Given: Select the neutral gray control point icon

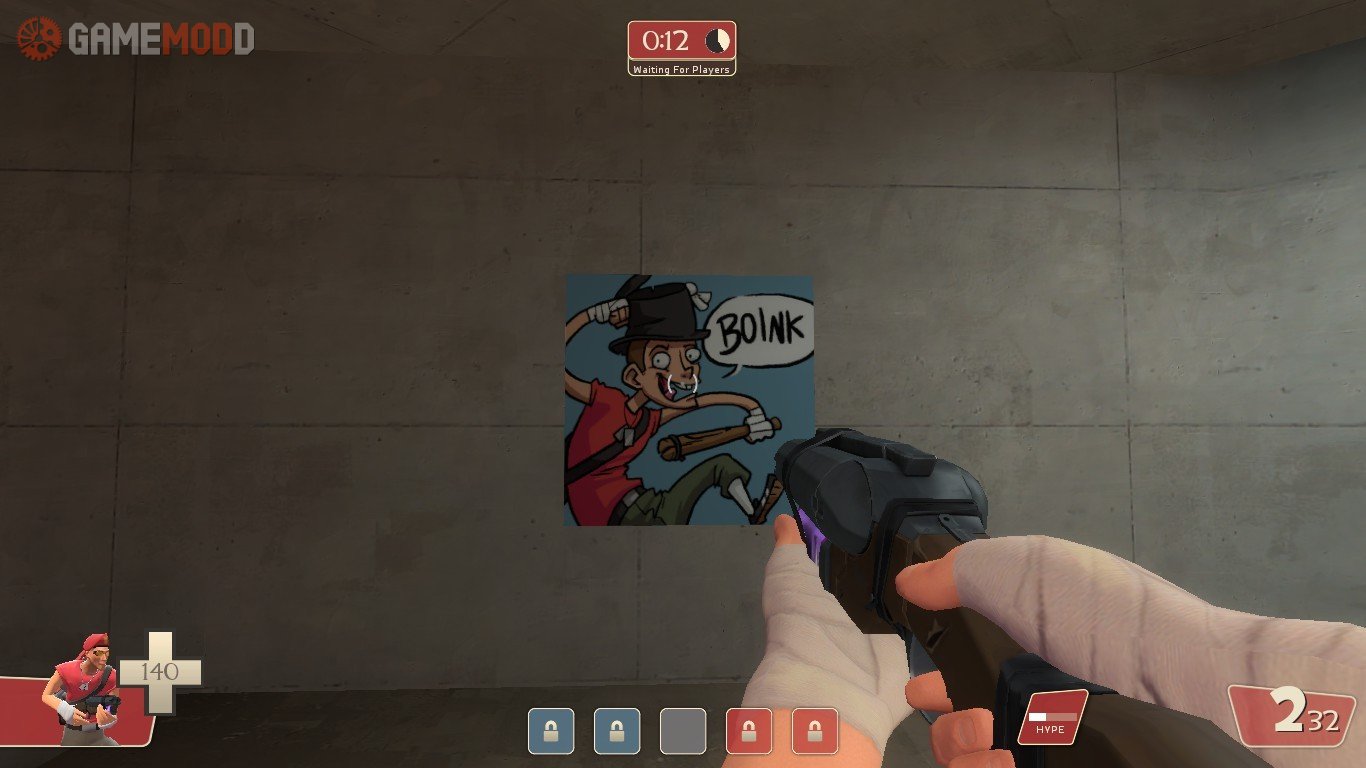Looking at the screenshot, I should [683, 731].
